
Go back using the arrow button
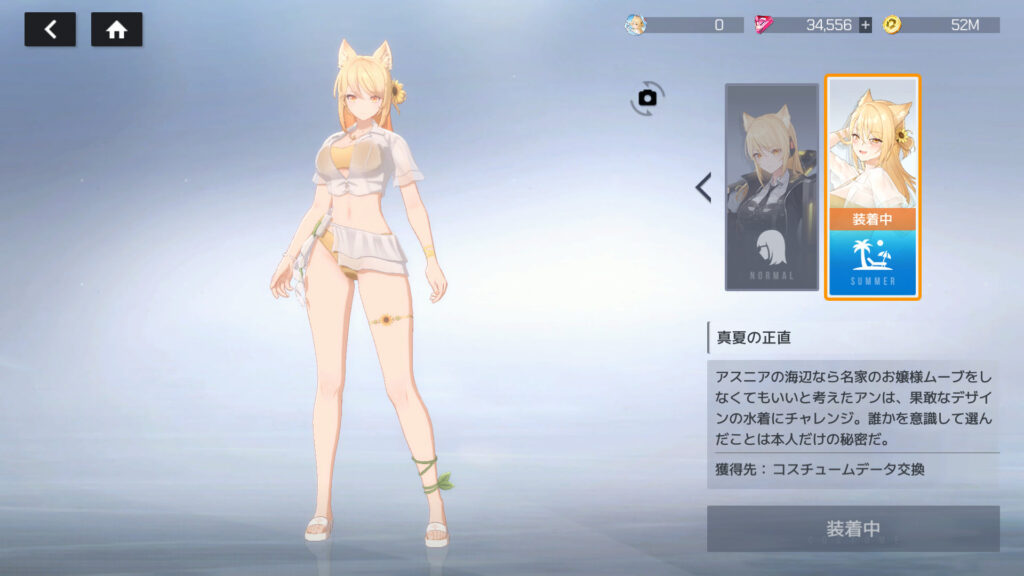pos(50,30)
